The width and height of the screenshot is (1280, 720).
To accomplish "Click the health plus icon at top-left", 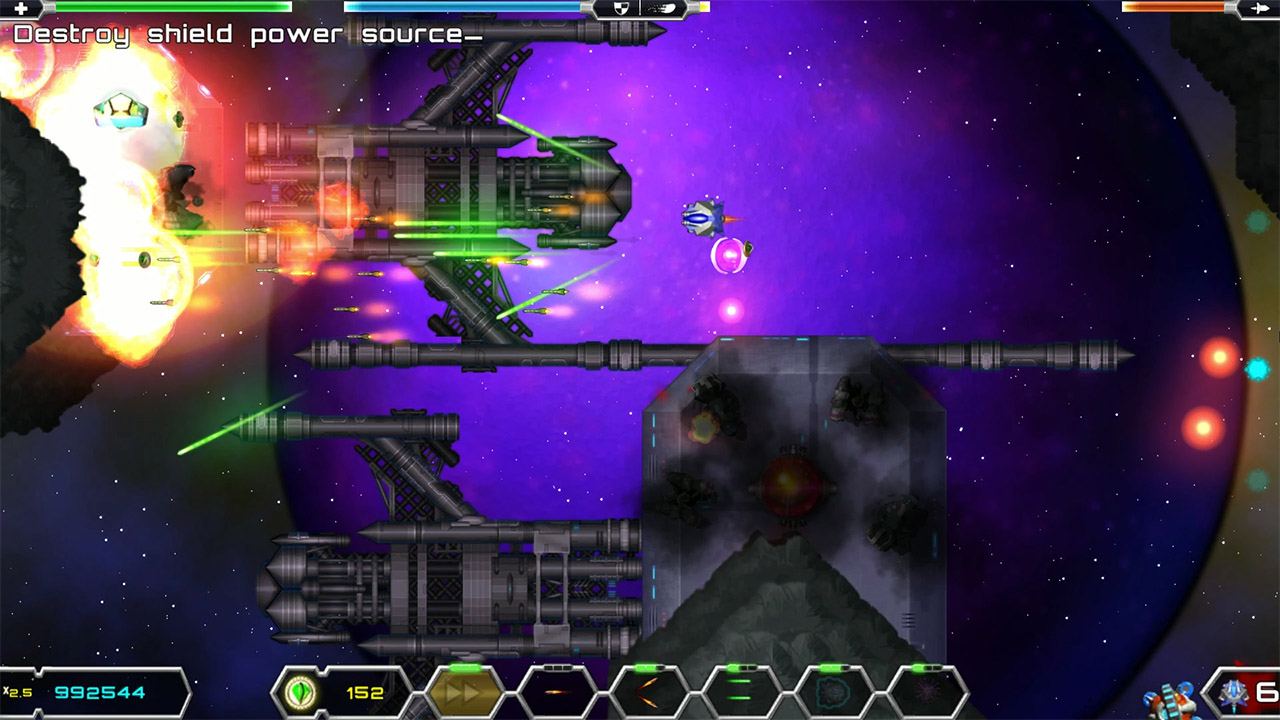I will tap(24, 9).
